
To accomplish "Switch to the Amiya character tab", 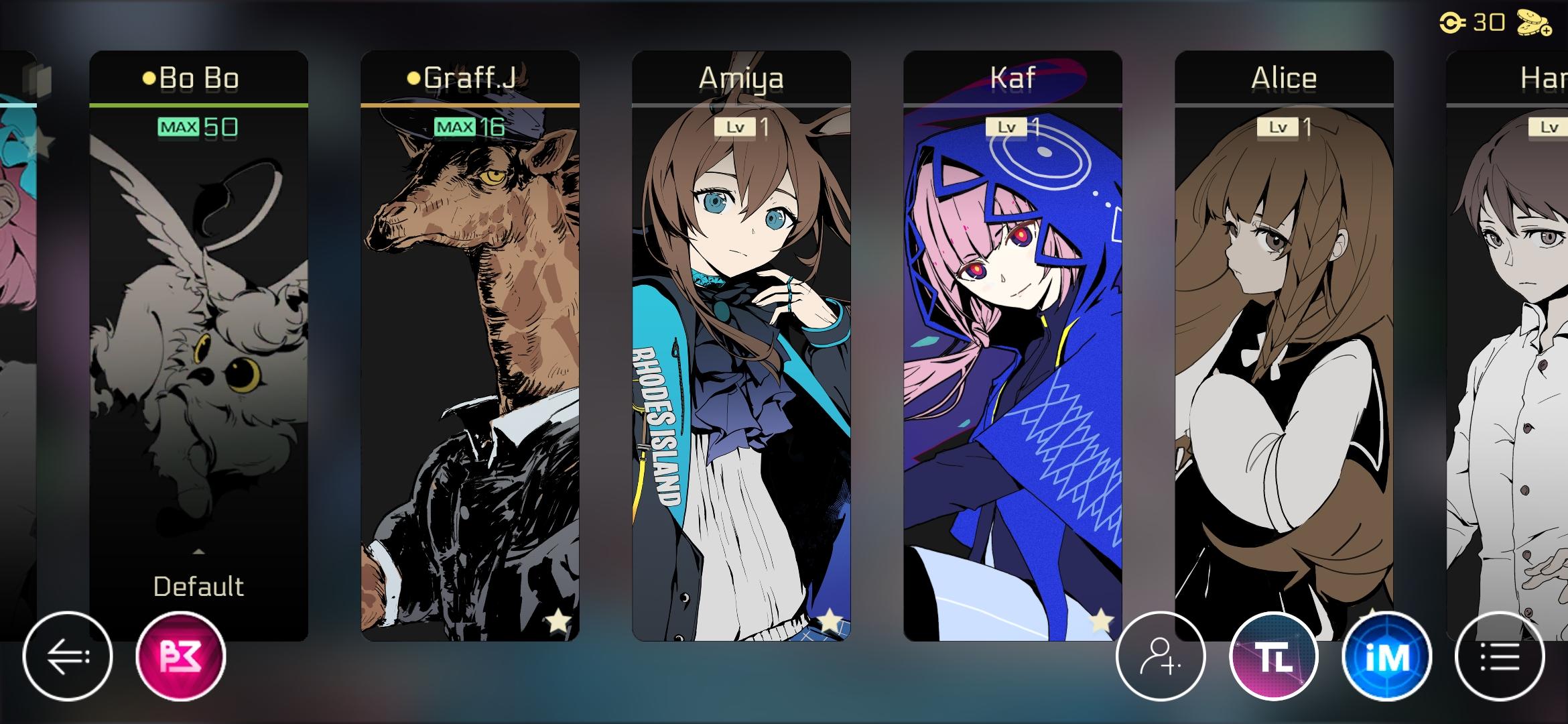I will [742, 77].
